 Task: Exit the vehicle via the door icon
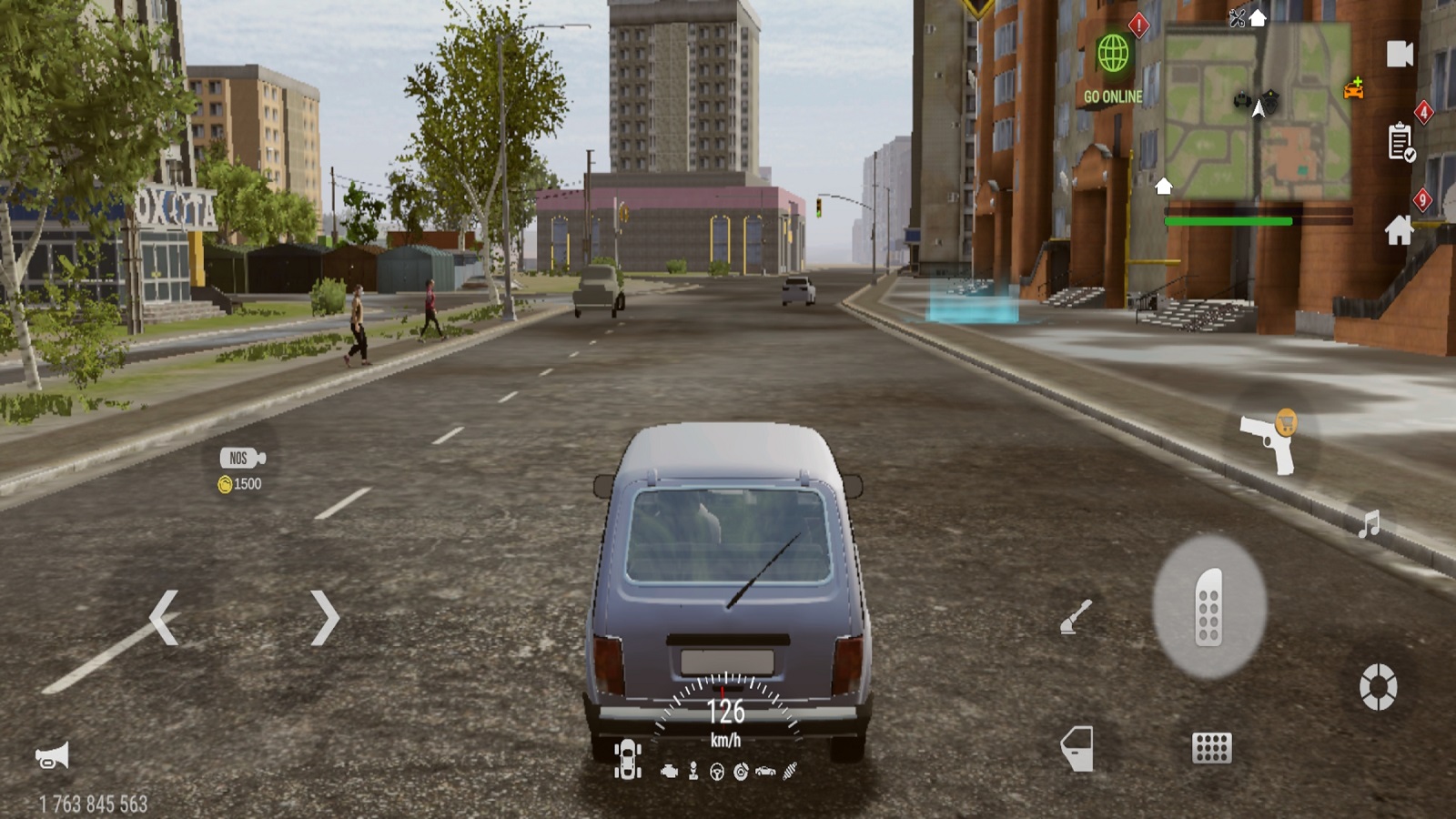(1077, 748)
